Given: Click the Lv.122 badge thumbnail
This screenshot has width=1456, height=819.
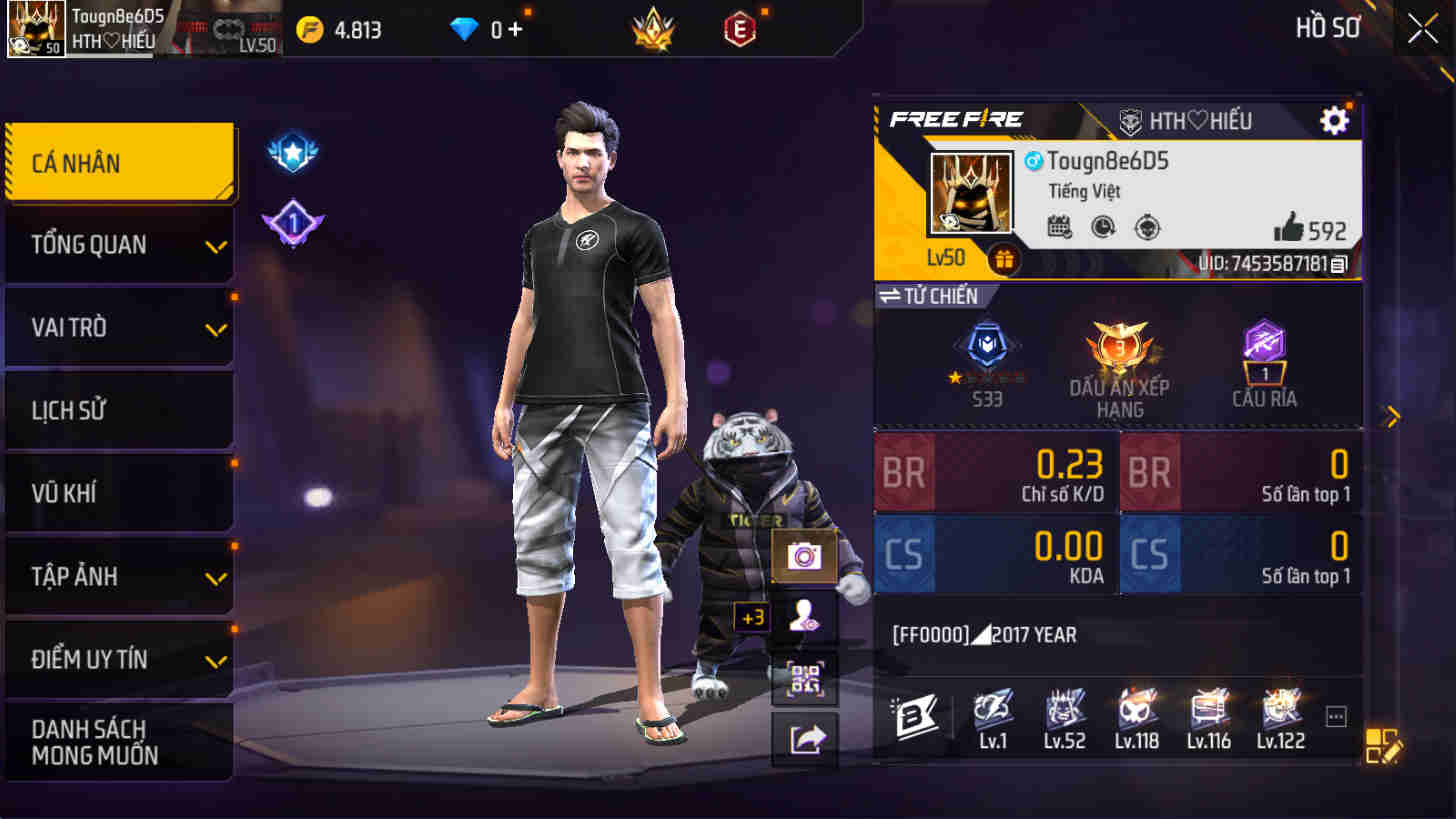Looking at the screenshot, I should tap(1282, 712).
